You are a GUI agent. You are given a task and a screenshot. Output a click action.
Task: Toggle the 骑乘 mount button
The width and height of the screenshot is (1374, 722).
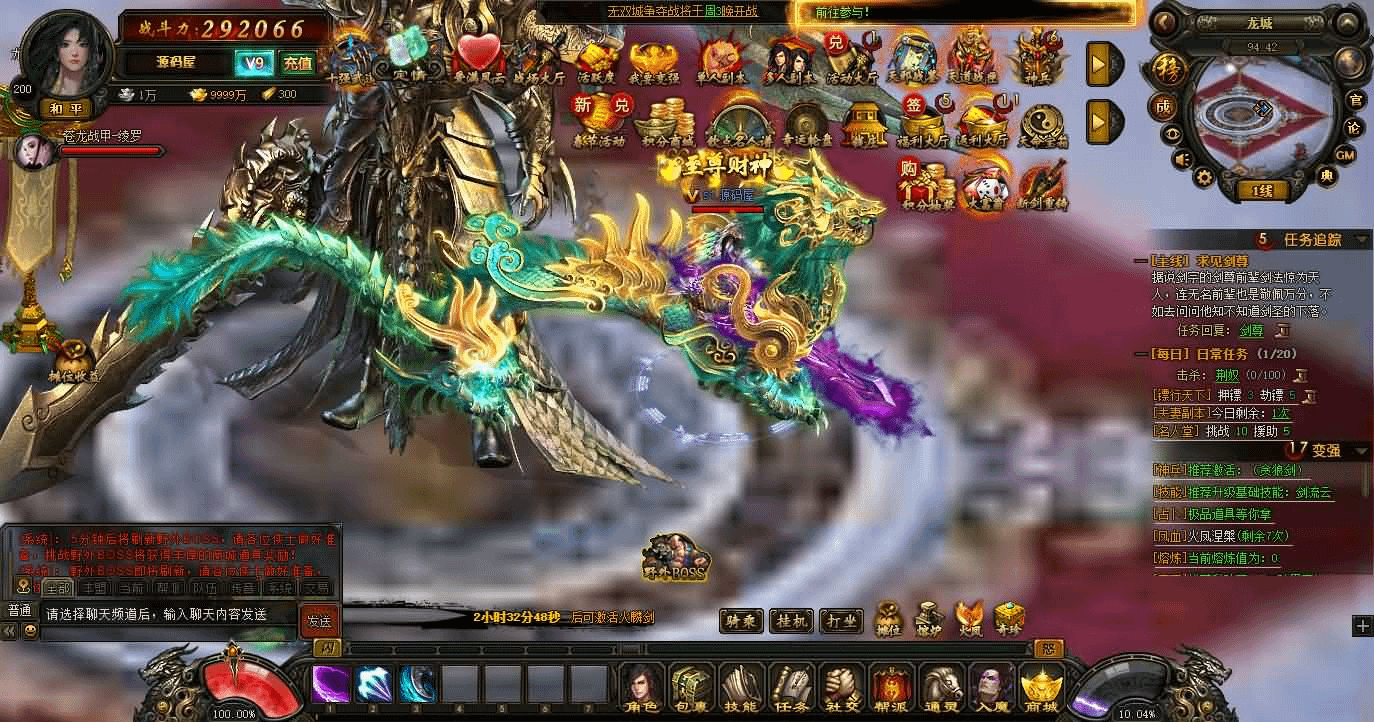(741, 621)
